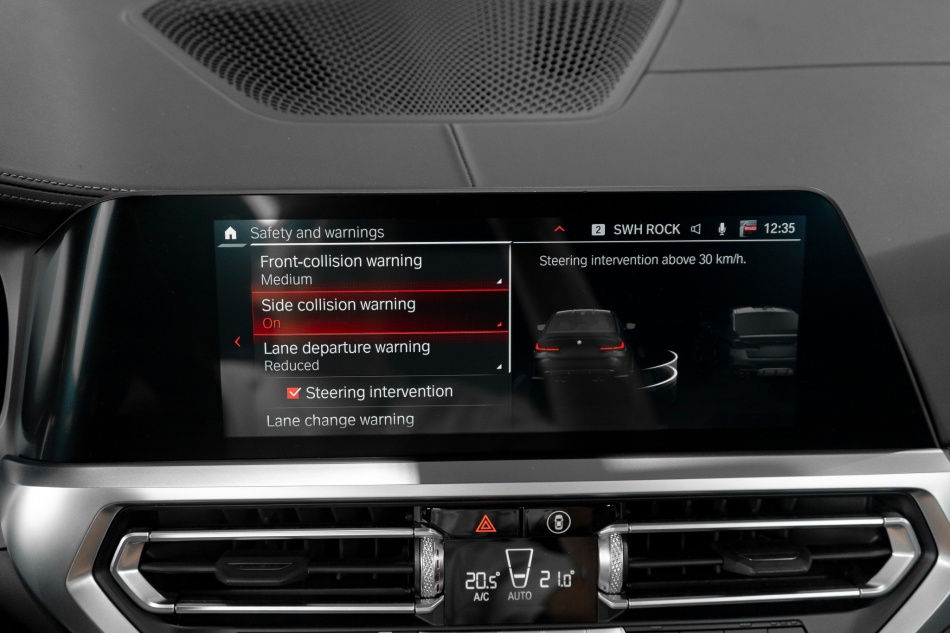
Task: Go back with the red left arrow
Action: click(237, 342)
